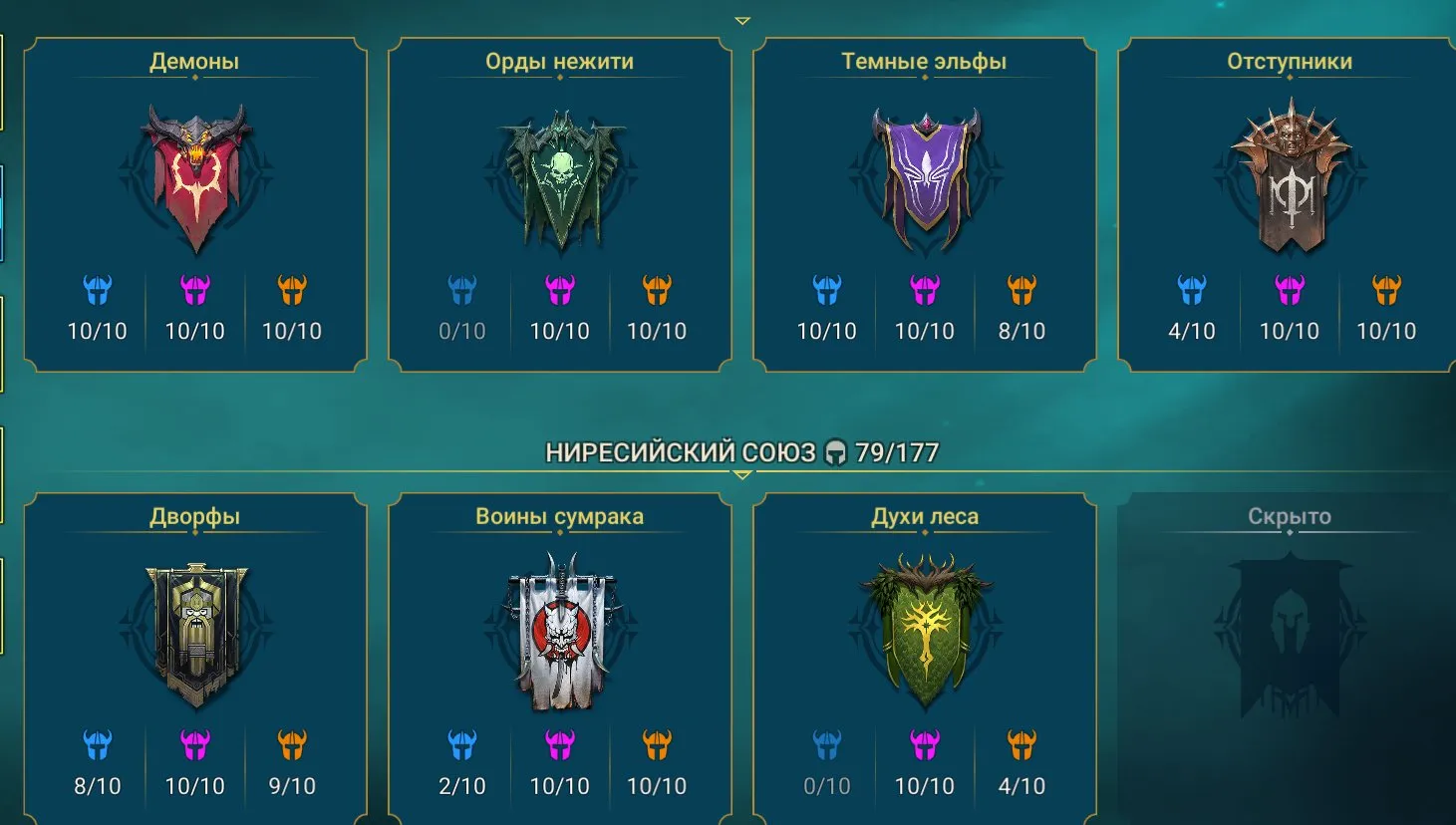Click the greyed blue helmet under Духи леса
The width and height of the screenshot is (1456, 825).
tap(828, 745)
